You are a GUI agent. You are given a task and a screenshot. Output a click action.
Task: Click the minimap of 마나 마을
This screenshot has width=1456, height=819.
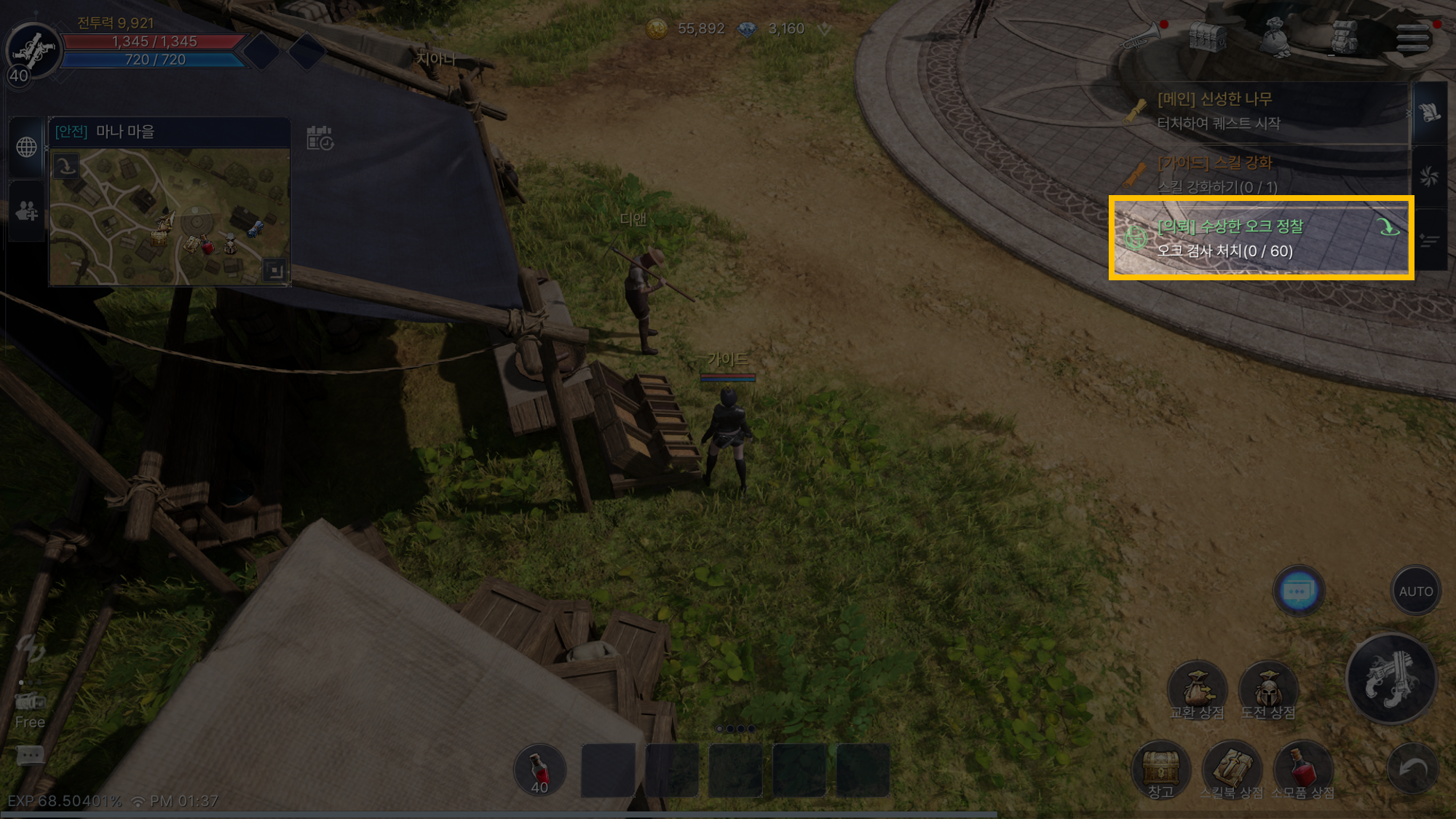click(x=170, y=216)
